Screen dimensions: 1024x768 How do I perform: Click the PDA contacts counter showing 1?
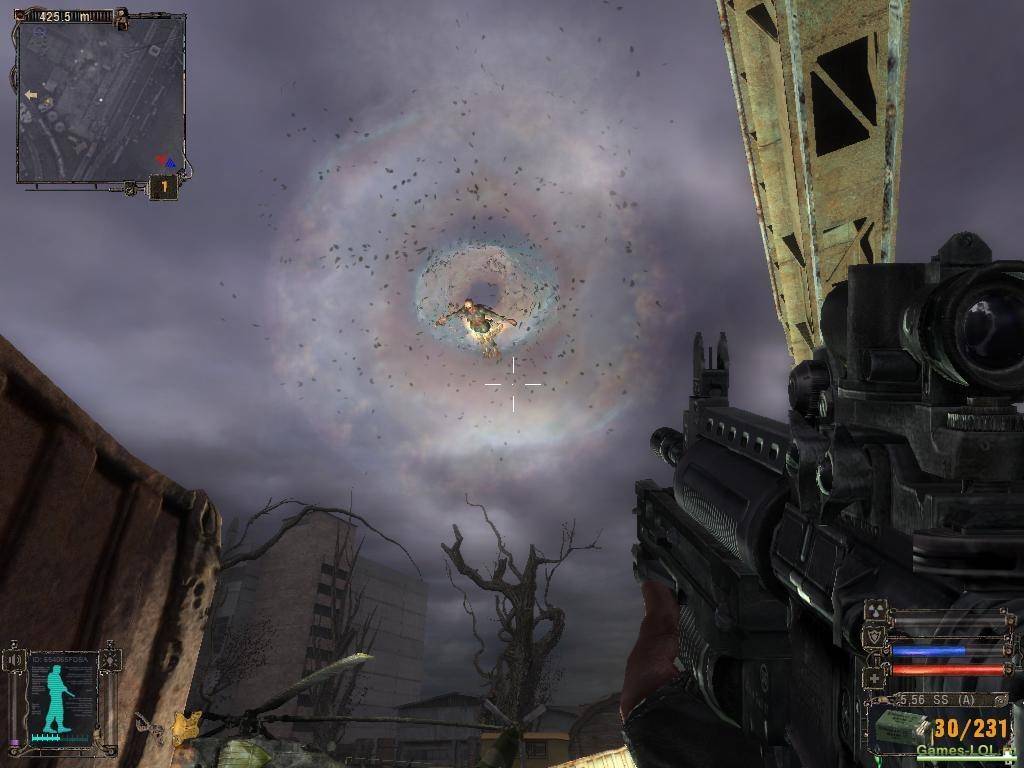(163, 186)
